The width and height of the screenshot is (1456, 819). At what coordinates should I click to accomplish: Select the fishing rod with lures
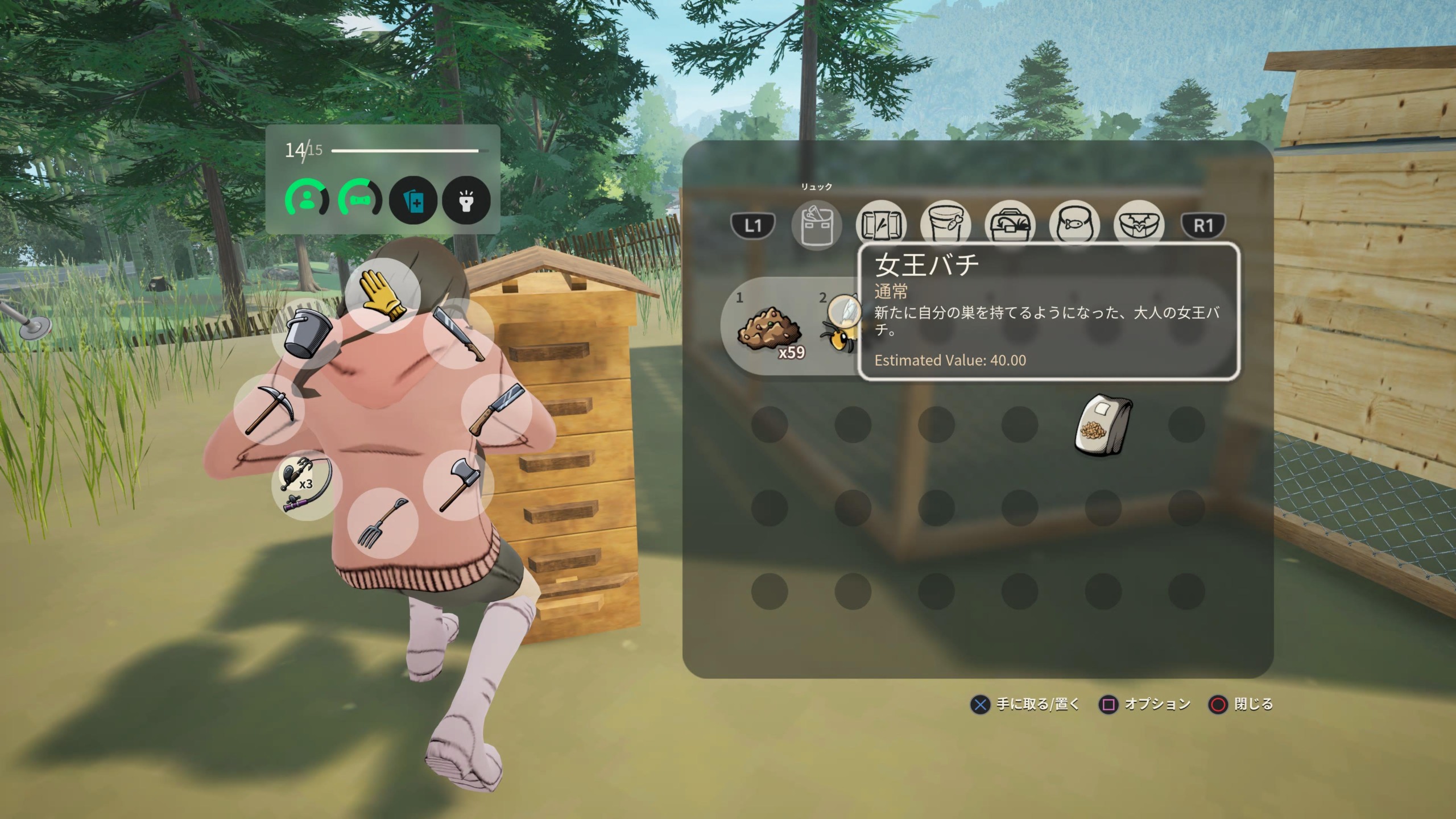[306, 485]
